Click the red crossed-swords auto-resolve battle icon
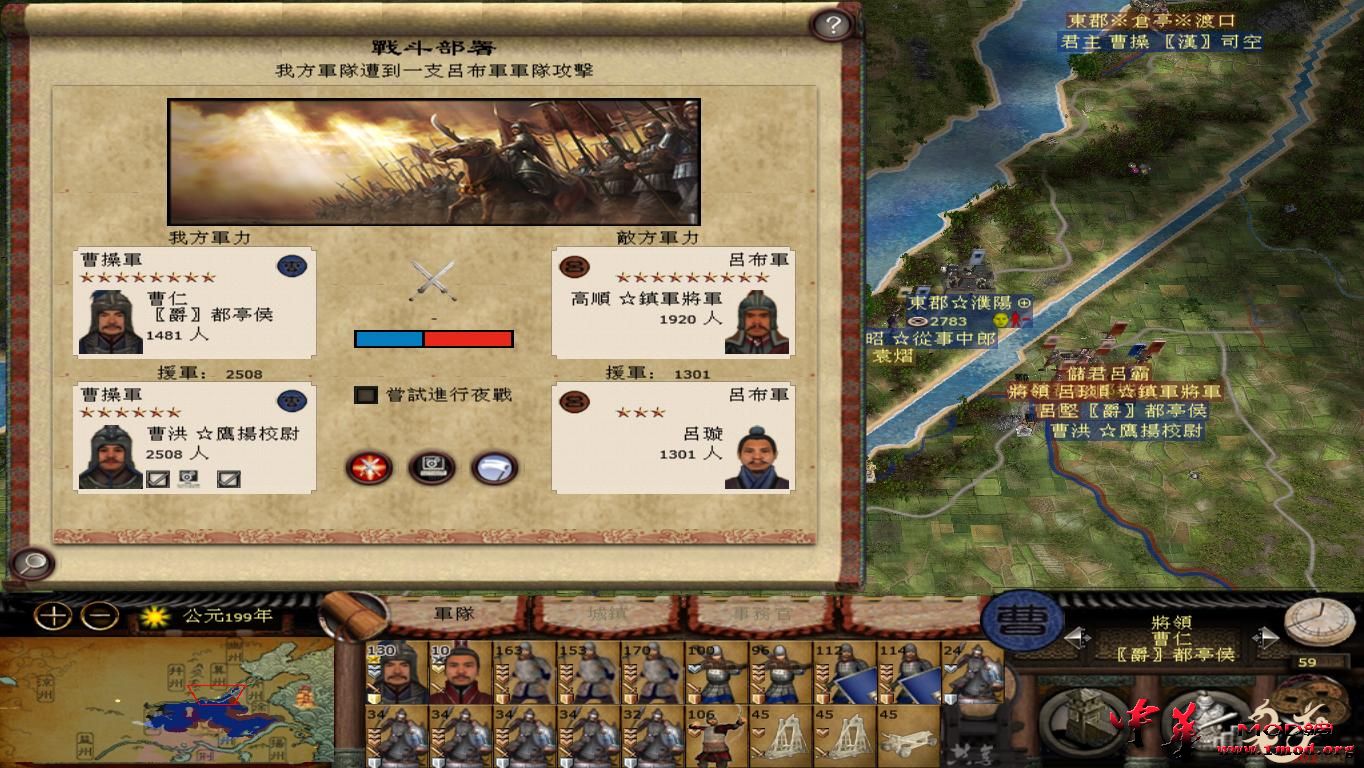This screenshot has width=1364, height=768. [369, 468]
